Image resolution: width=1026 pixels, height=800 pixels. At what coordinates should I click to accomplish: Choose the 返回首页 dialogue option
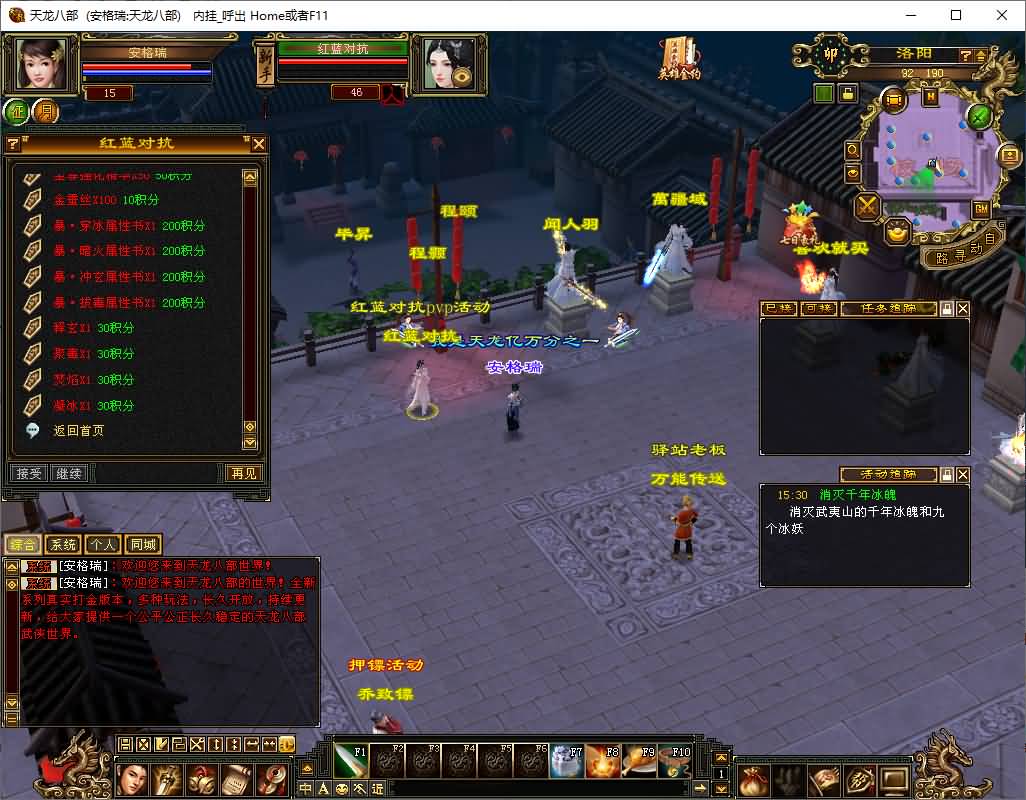78,431
